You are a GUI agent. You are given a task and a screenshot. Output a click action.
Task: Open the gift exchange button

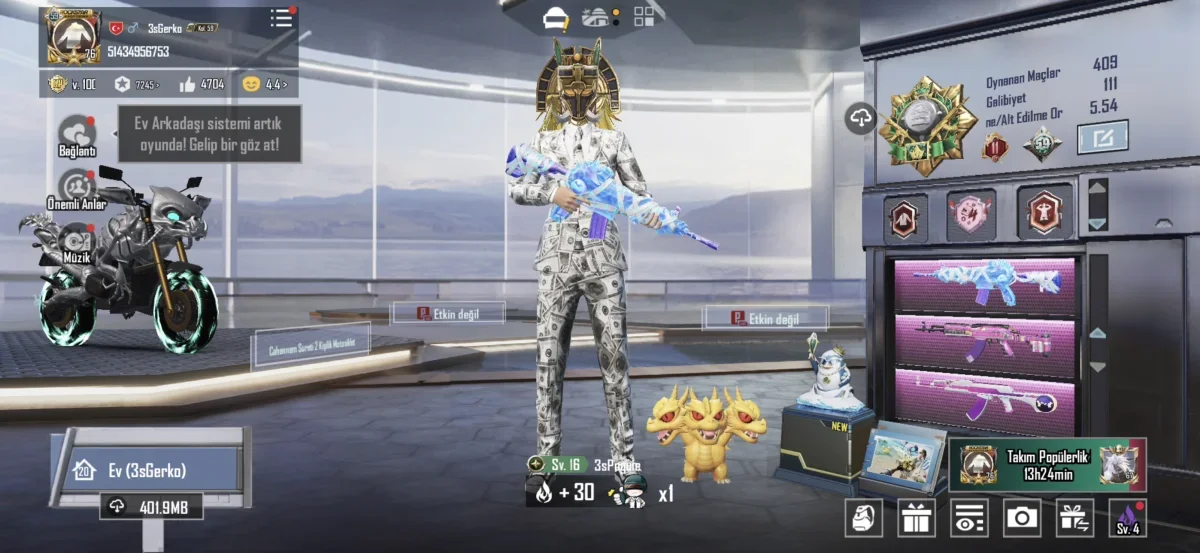pos(1075,517)
